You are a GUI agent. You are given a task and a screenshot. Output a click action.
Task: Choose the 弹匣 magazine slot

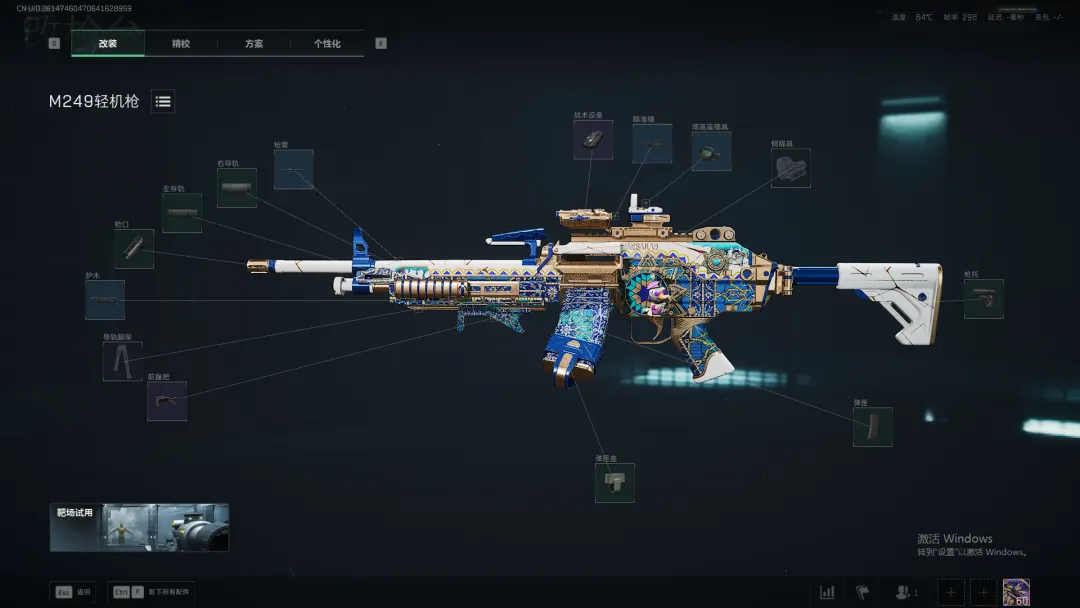click(x=872, y=427)
